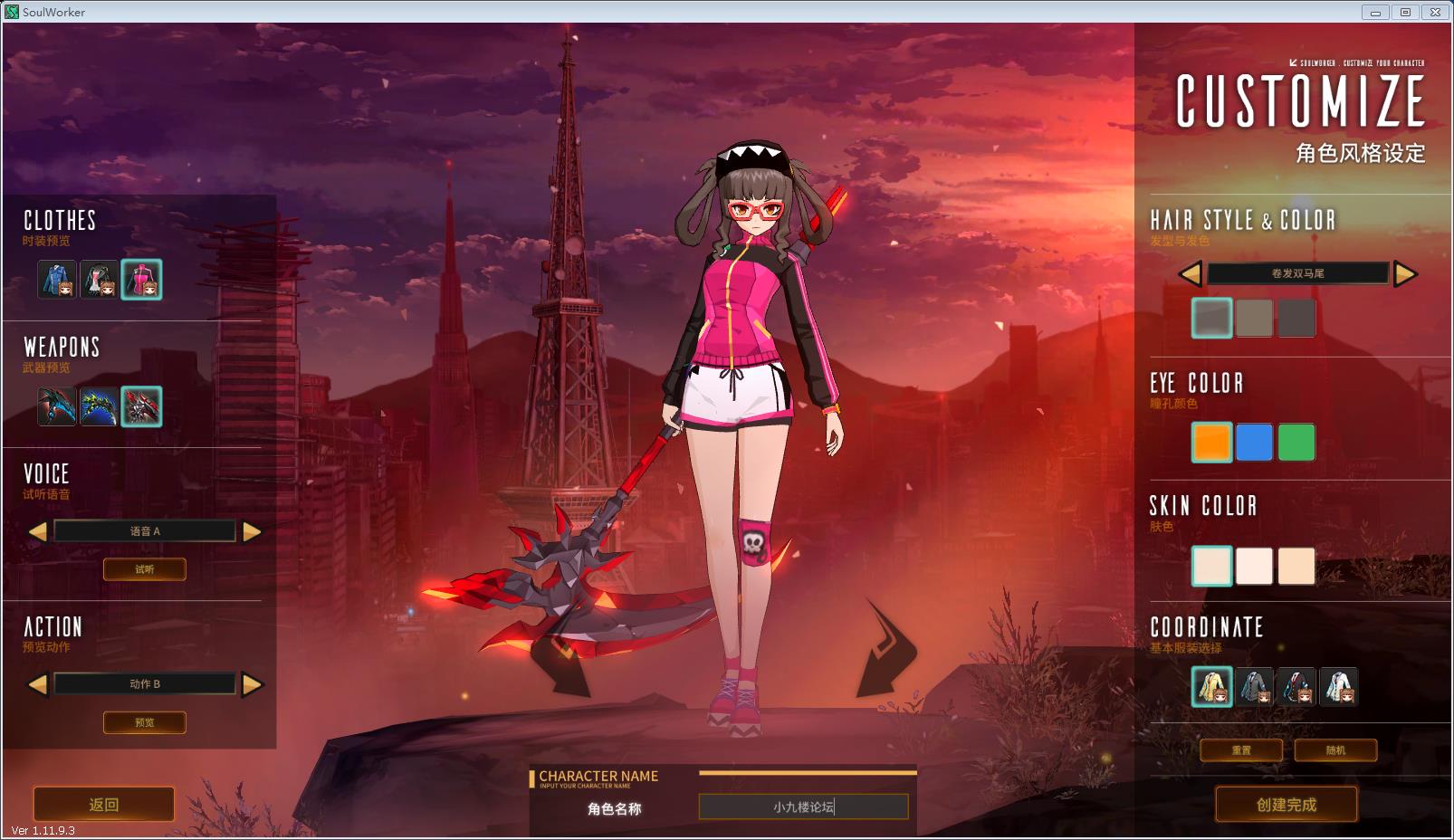Cycle to the next hair style
The image size is (1454, 840).
1405,273
